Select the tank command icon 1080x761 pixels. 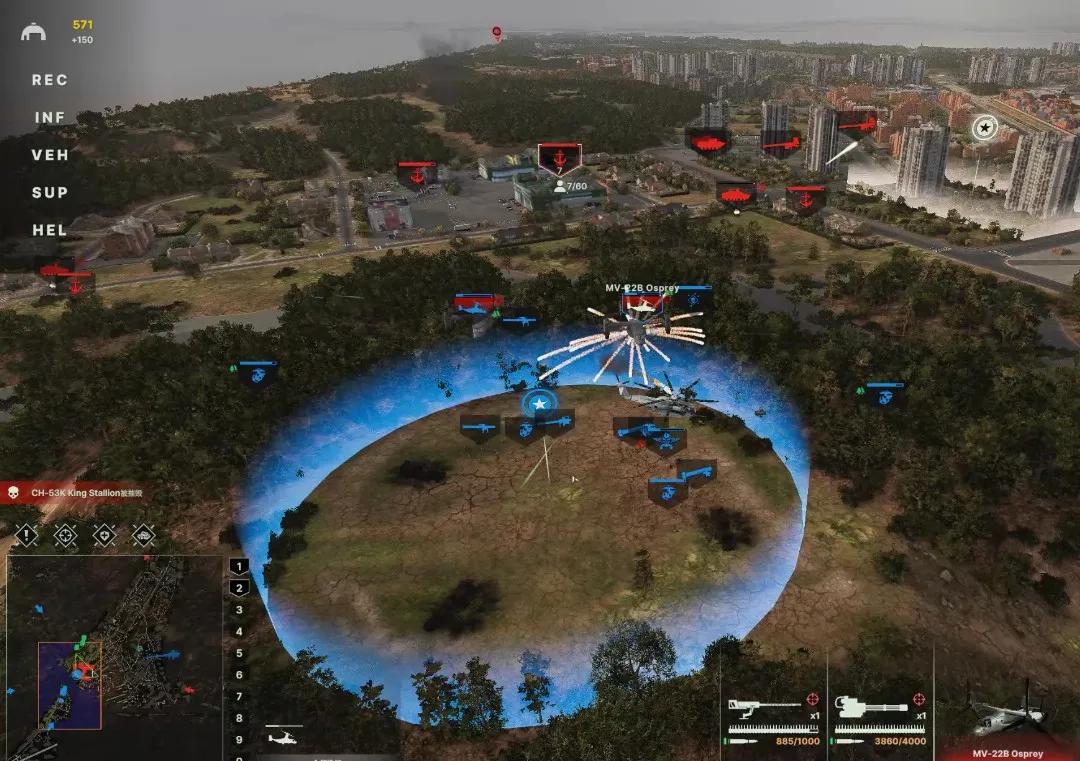coord(143,535)
